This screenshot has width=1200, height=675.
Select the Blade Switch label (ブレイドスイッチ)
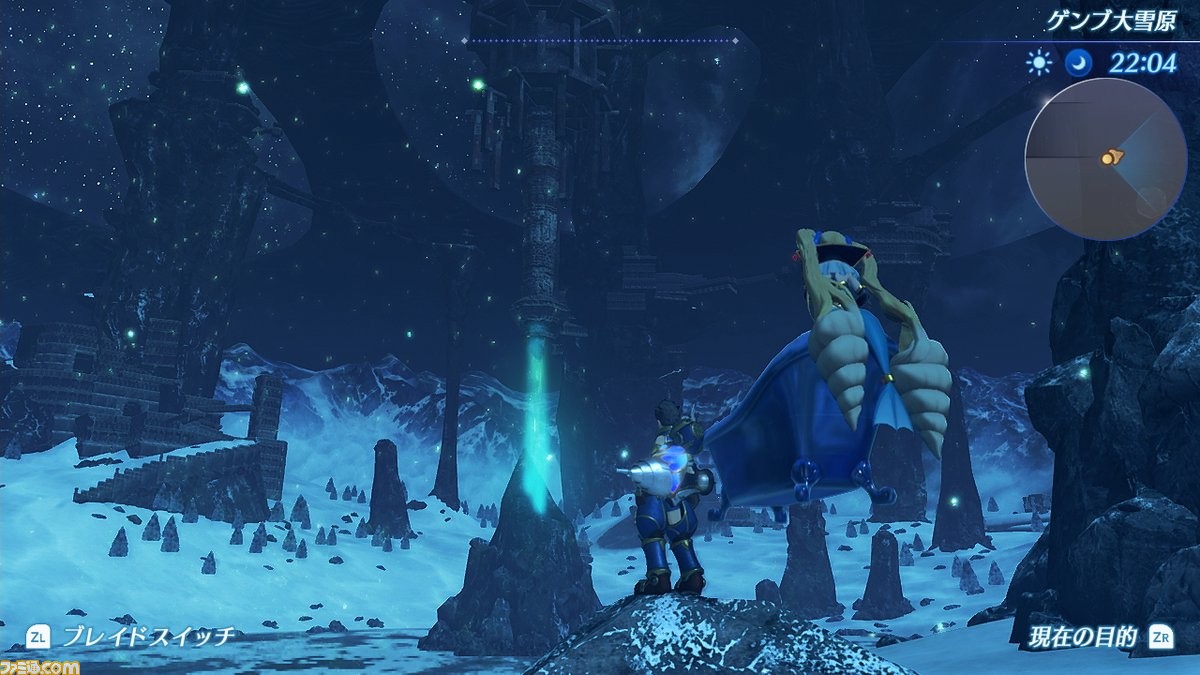pyautogui.click(x=148, y=635)
